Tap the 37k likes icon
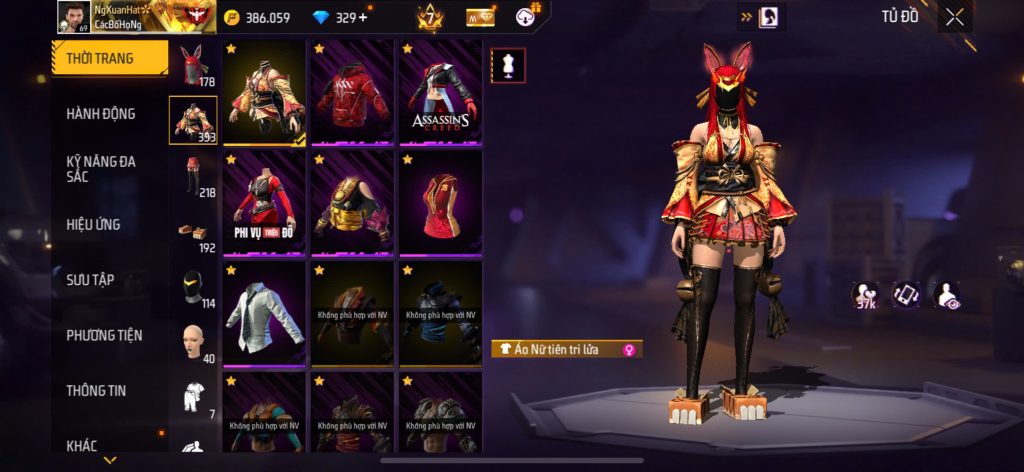1024x472 pixels. pyautogui.click(x=865, y=295)
